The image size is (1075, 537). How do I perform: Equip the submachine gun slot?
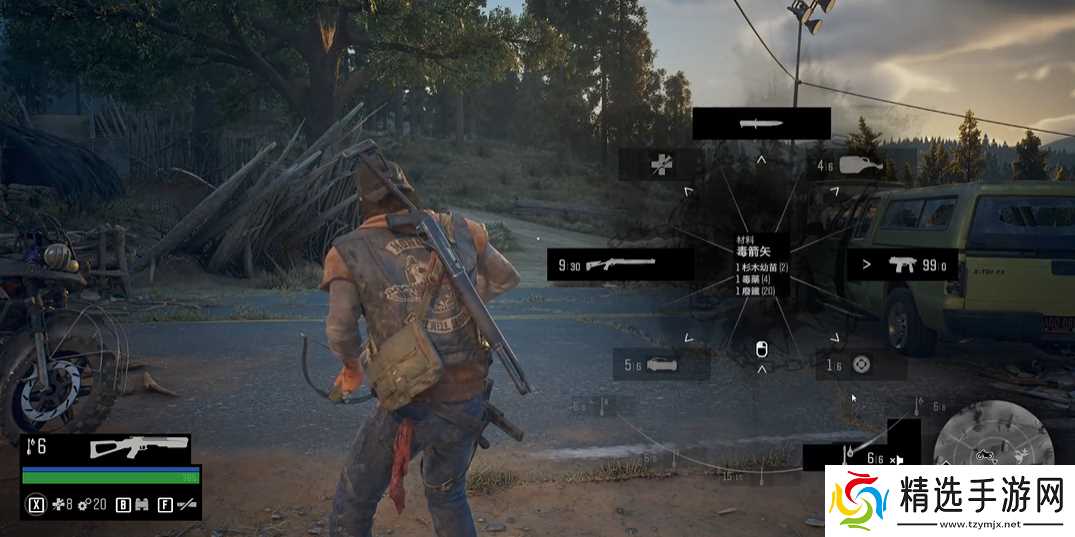tap(899, 265)
